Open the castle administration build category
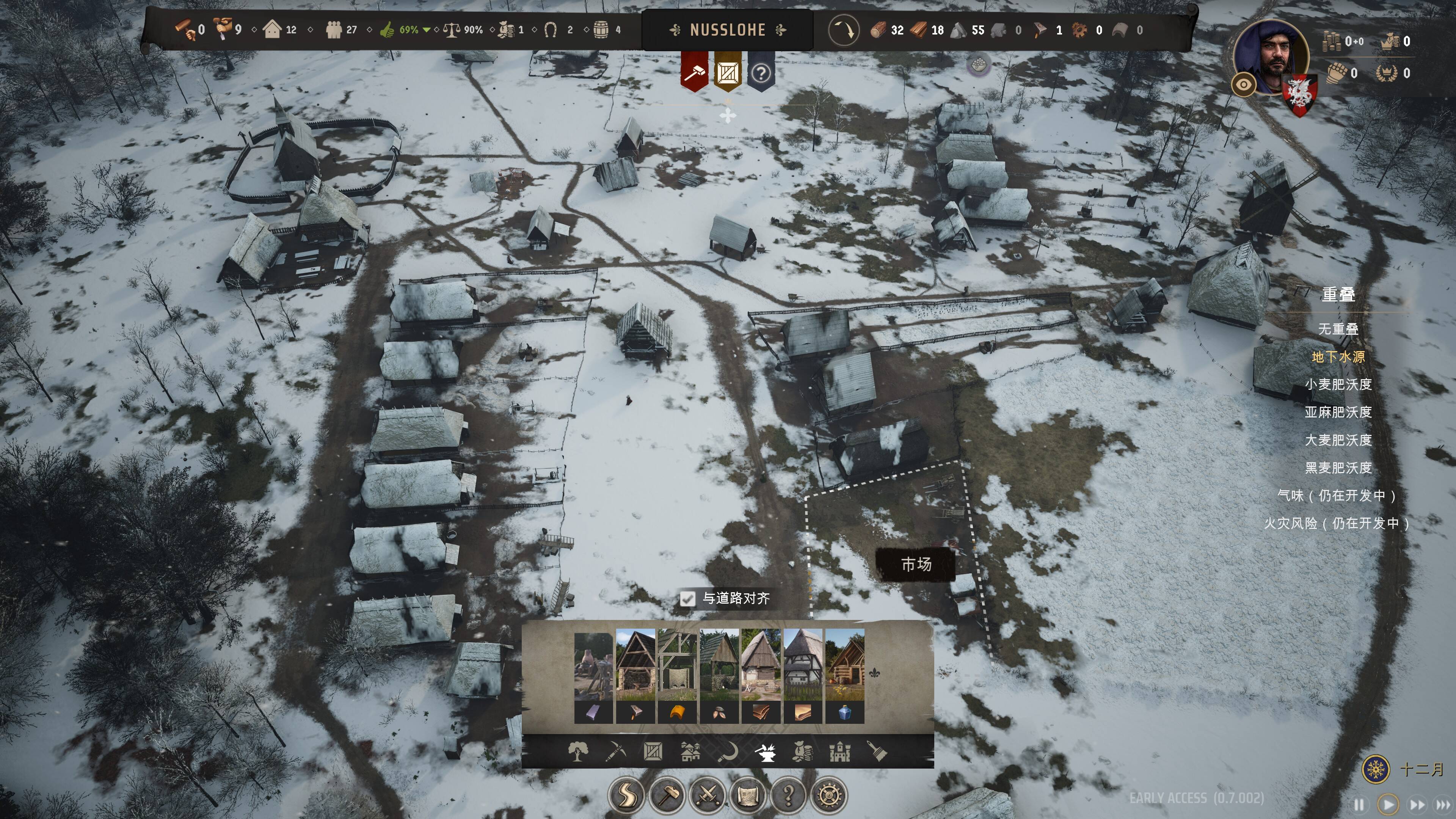Viewport: 1456px width, 819px height. (839, 752)
